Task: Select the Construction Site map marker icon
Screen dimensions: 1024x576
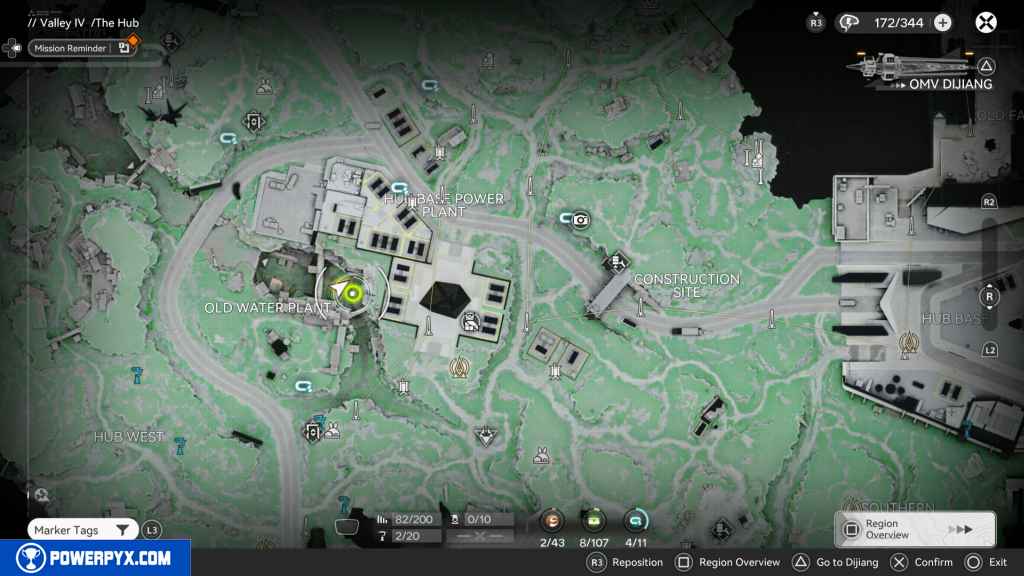Action: click(x=619, y=262)
